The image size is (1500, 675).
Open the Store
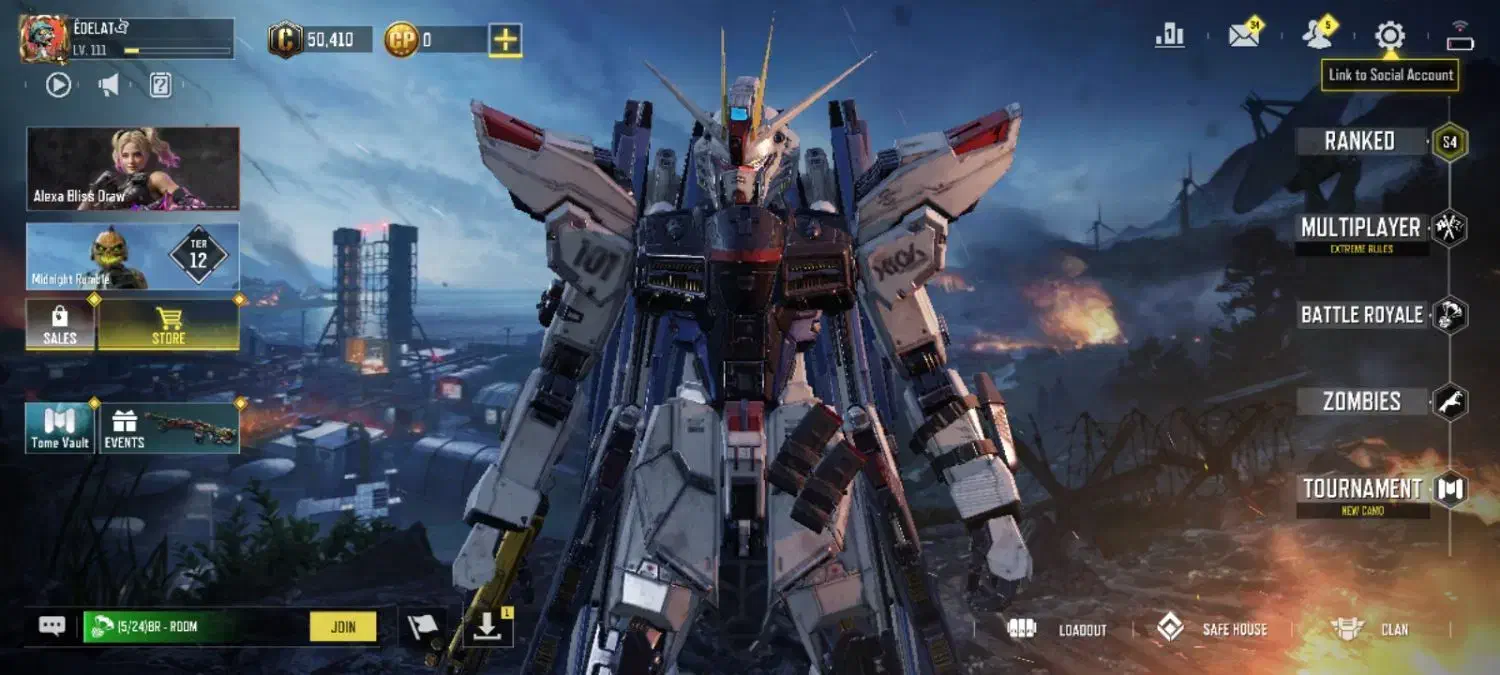click(x=168, y=325)
